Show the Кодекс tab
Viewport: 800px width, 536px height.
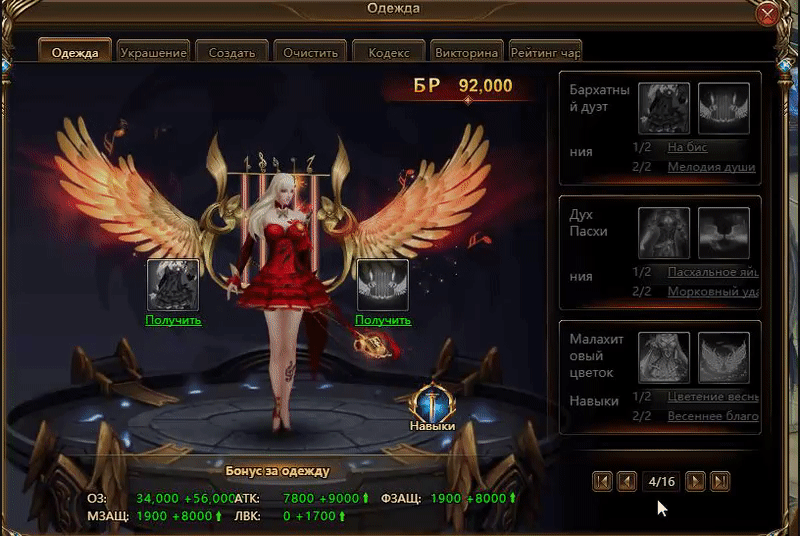(387, 52)
